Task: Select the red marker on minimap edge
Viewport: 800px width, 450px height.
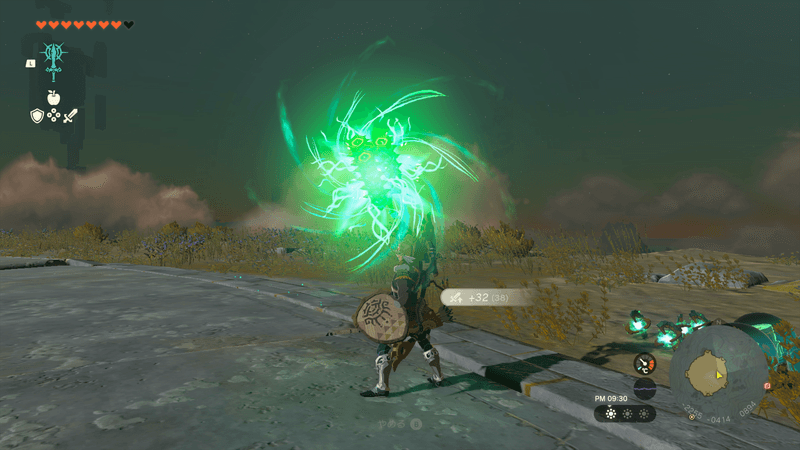Action: pyautogui.click(x=768, y=385)
